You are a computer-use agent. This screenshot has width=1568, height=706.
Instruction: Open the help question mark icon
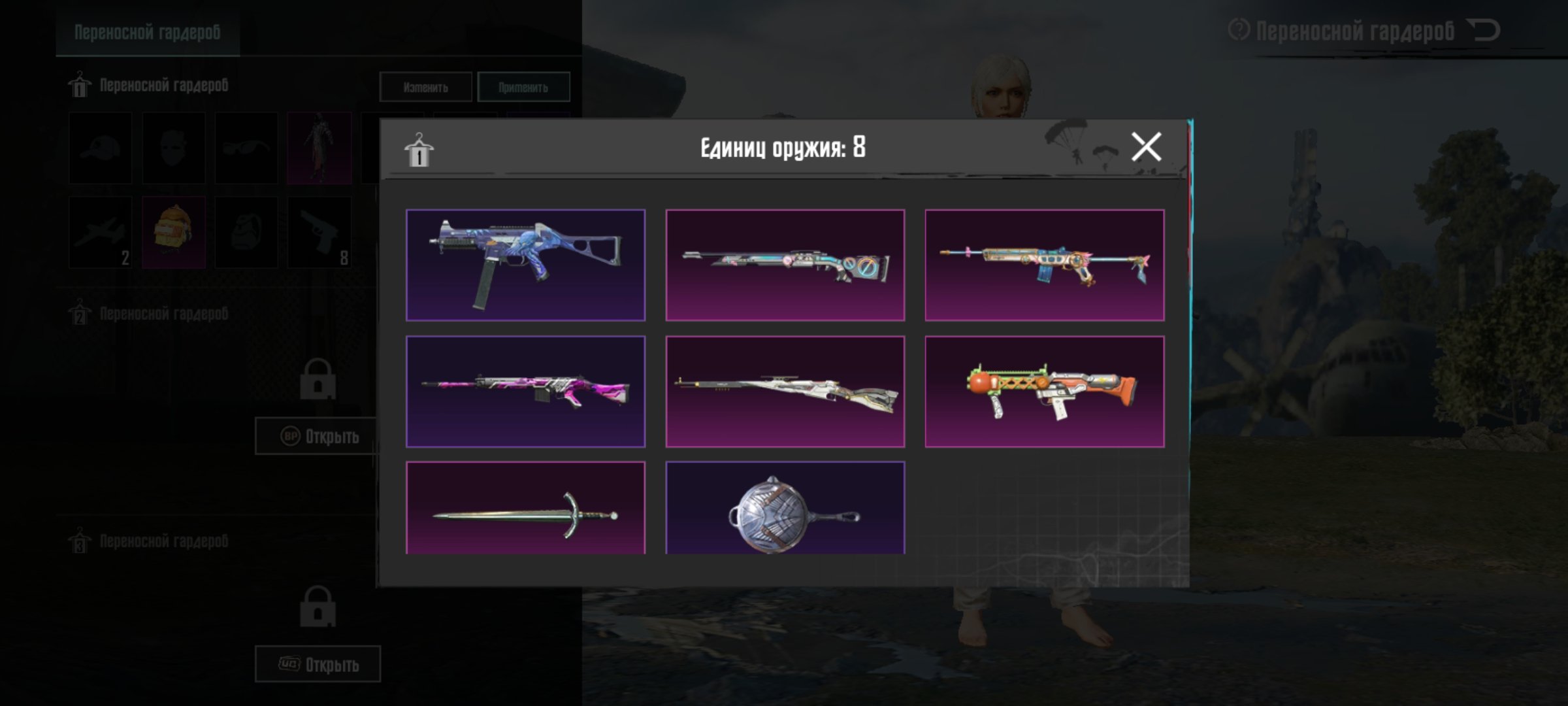click(1239, 30)
